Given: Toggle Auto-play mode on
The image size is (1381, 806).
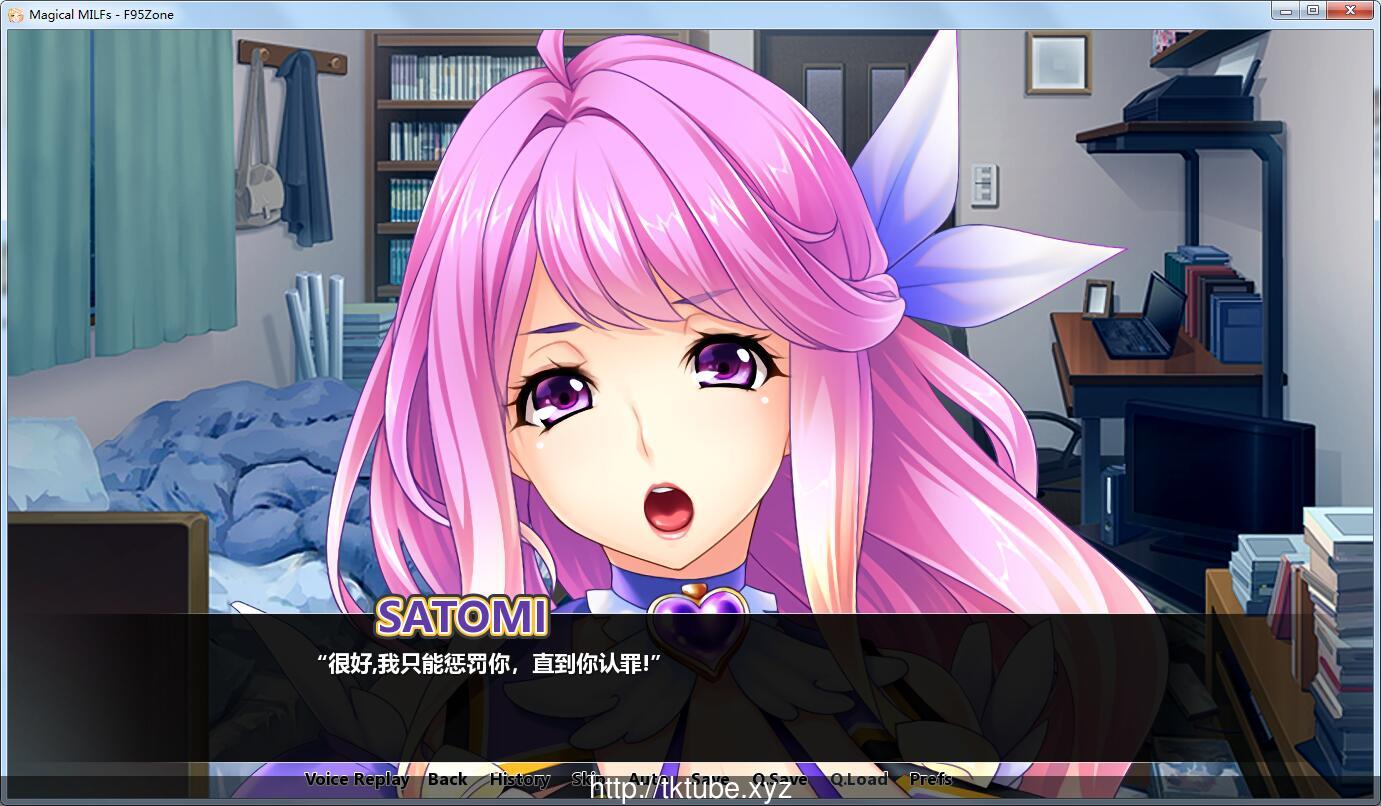Looking at the screenshot, I should click(649, 779).
